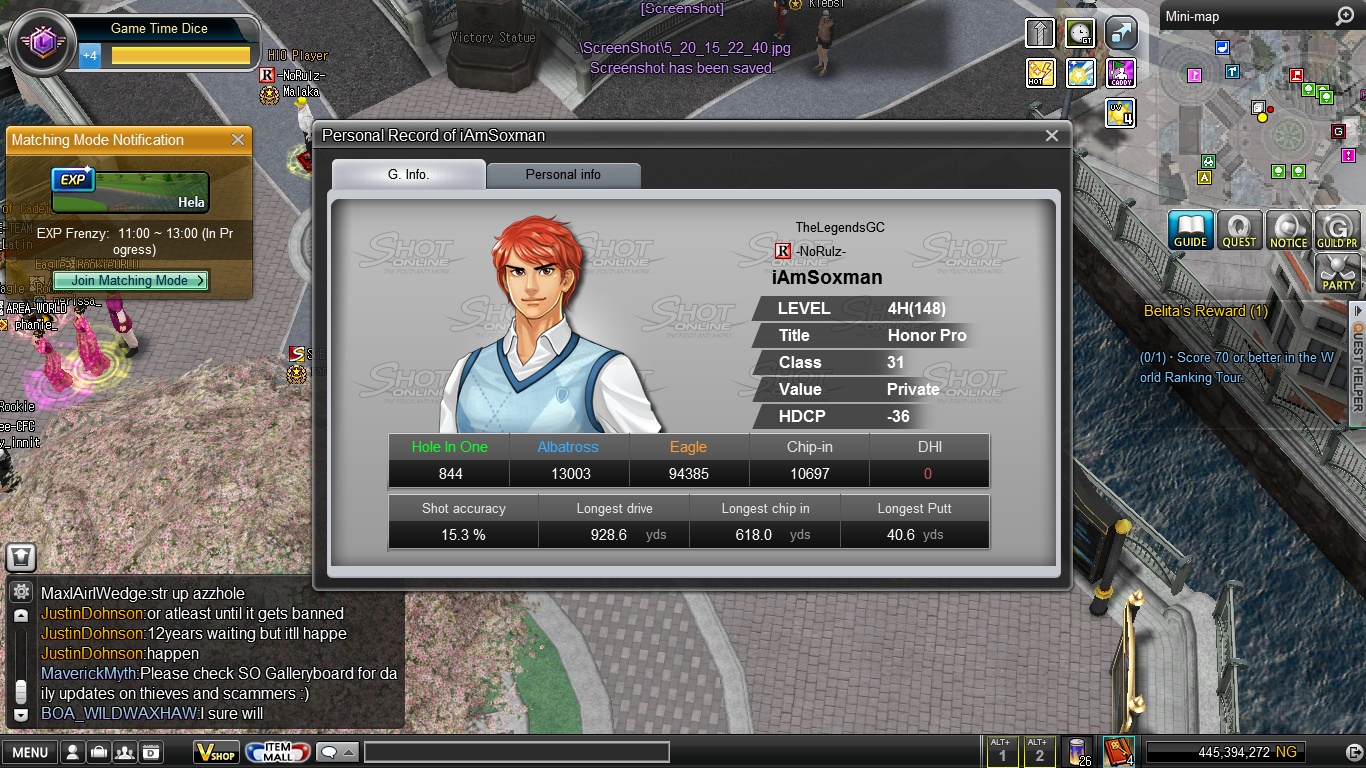Select the G. Info. tab
Screen dimensions: 1366x768
click(408, 174)
